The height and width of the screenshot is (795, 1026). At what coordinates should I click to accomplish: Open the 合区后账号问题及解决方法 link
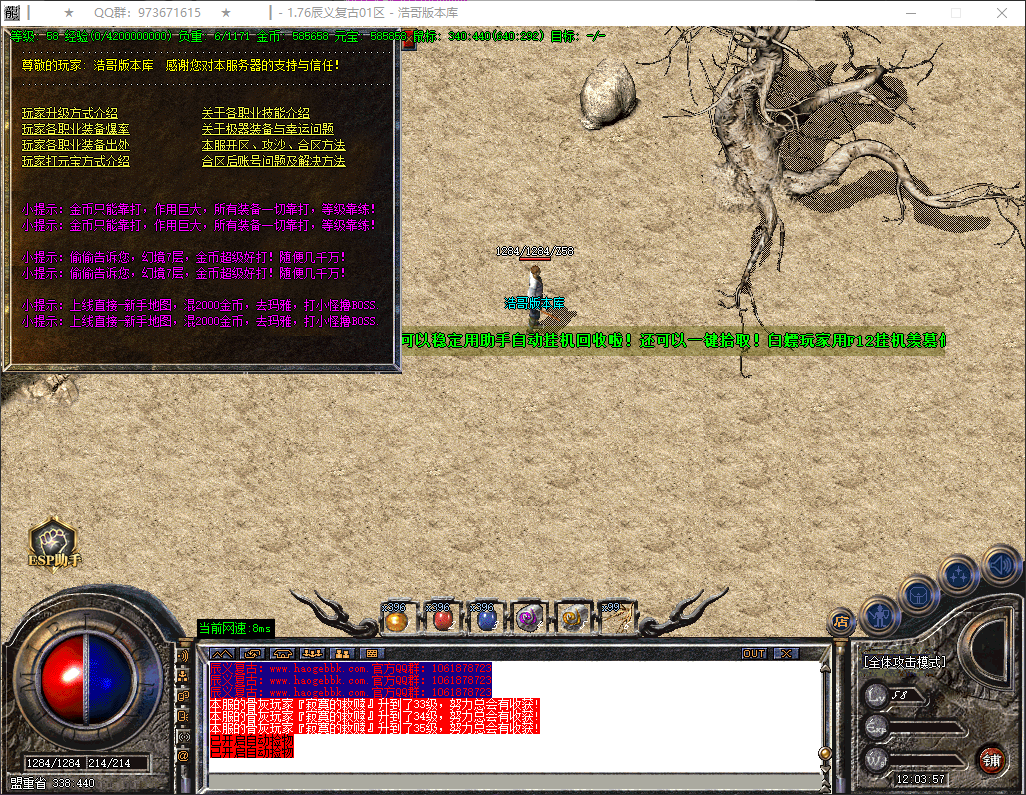pyautogui.click(x=274, y=161)
